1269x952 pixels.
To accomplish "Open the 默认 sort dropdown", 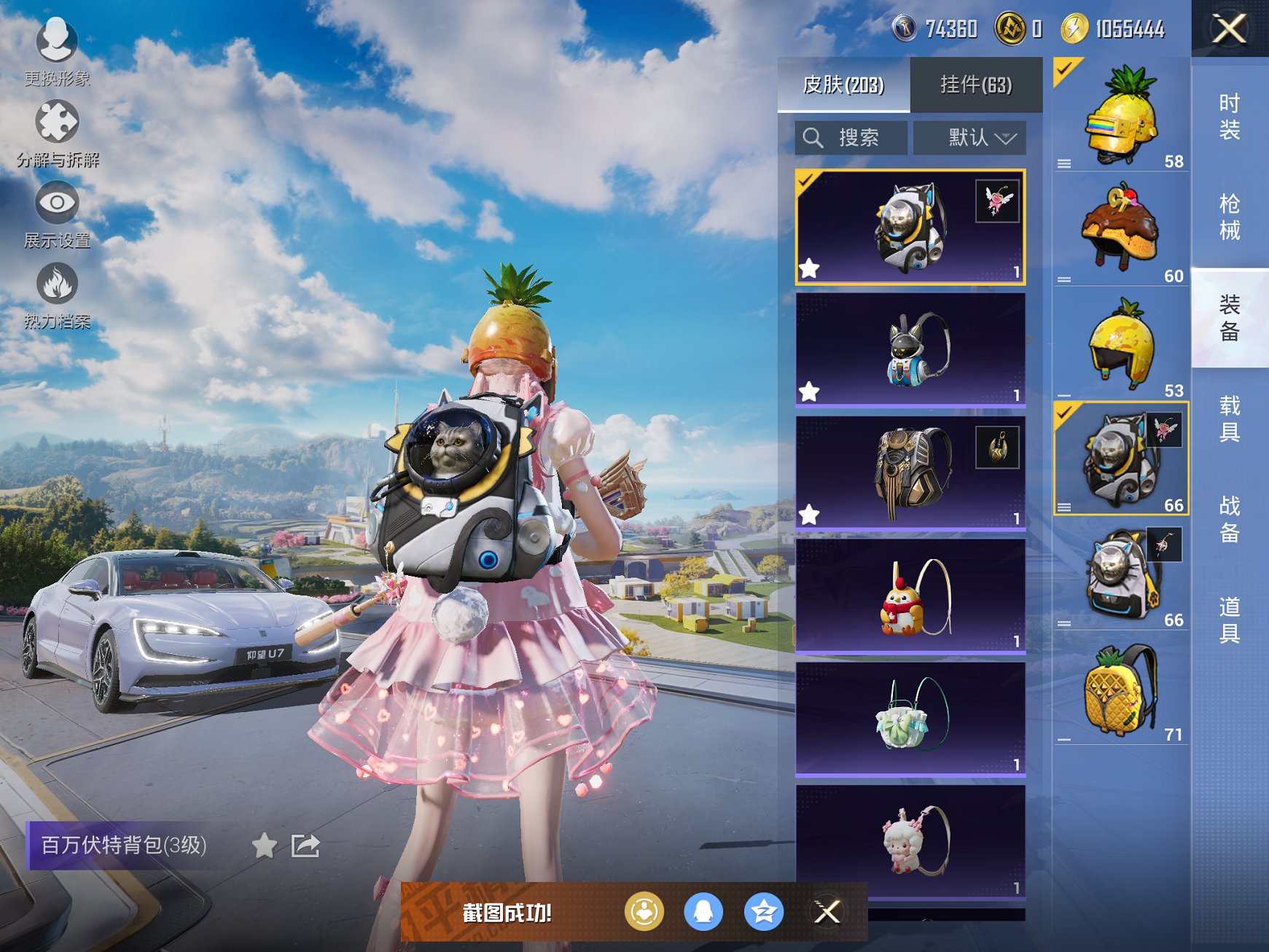I will (x=969, y=138).
